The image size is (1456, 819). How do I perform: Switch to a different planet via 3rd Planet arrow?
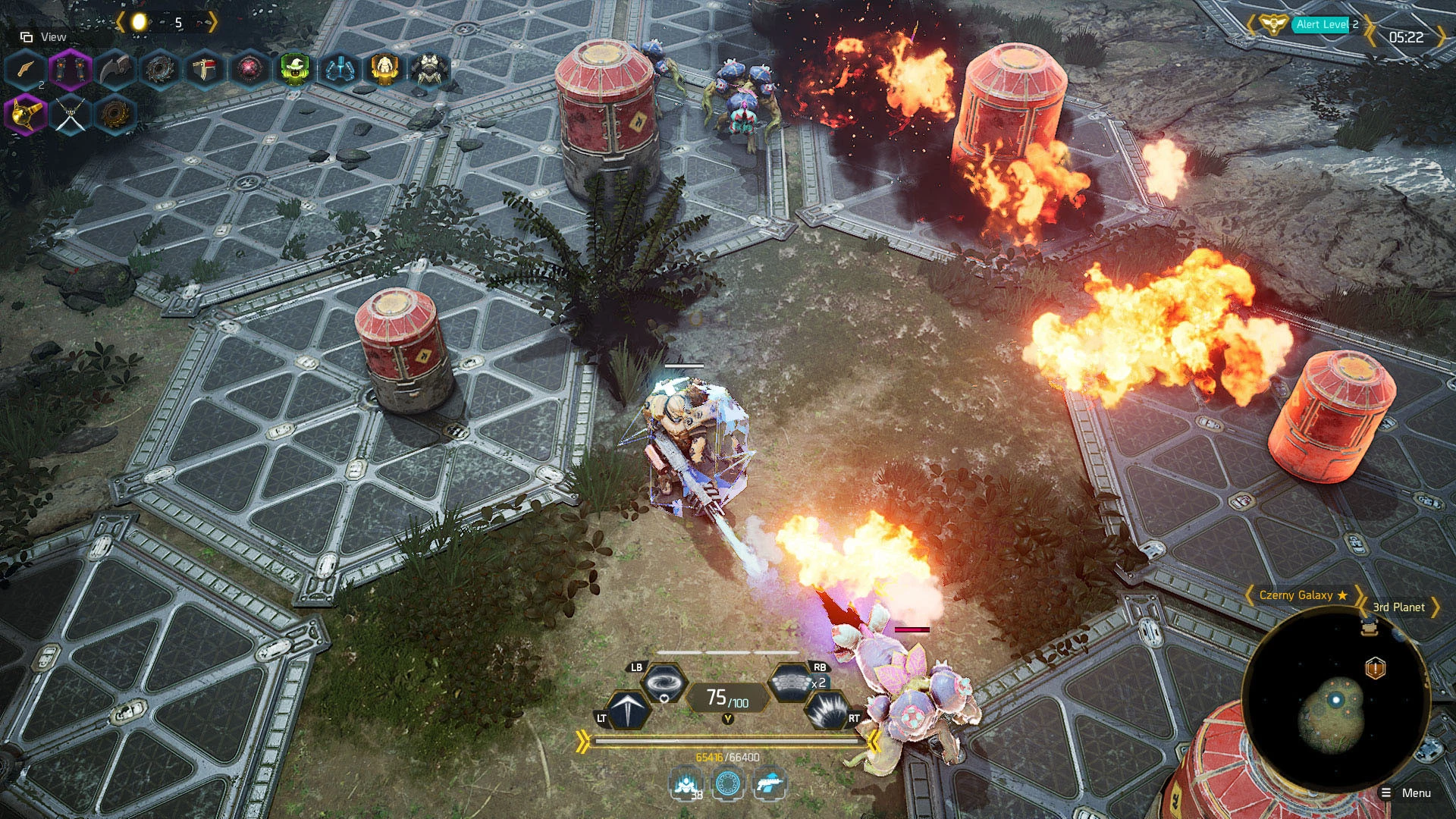coord(1438,607)
